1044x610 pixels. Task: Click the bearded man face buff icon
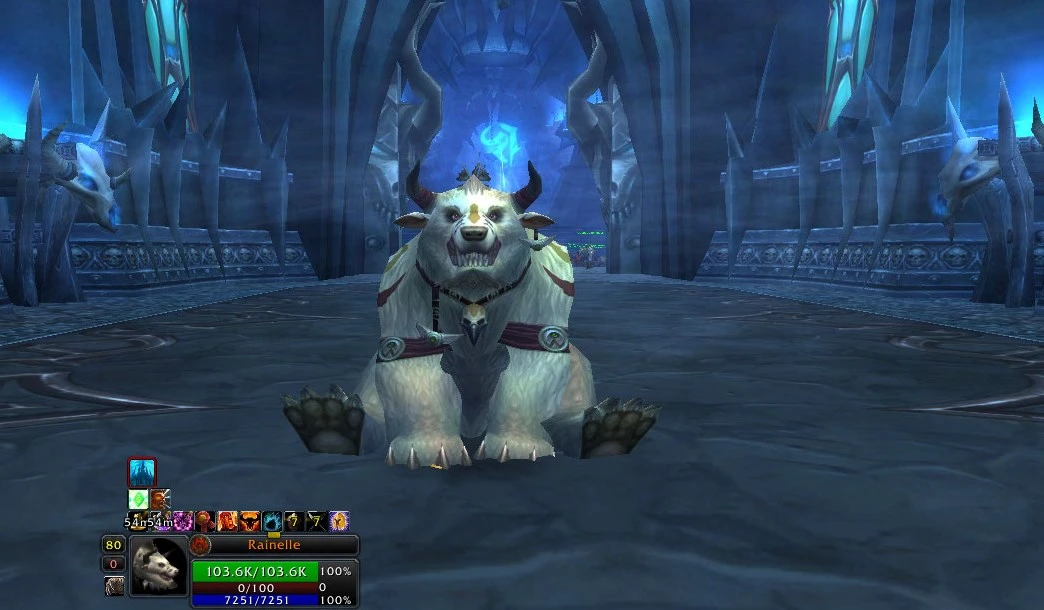click(x=160, y=499)
